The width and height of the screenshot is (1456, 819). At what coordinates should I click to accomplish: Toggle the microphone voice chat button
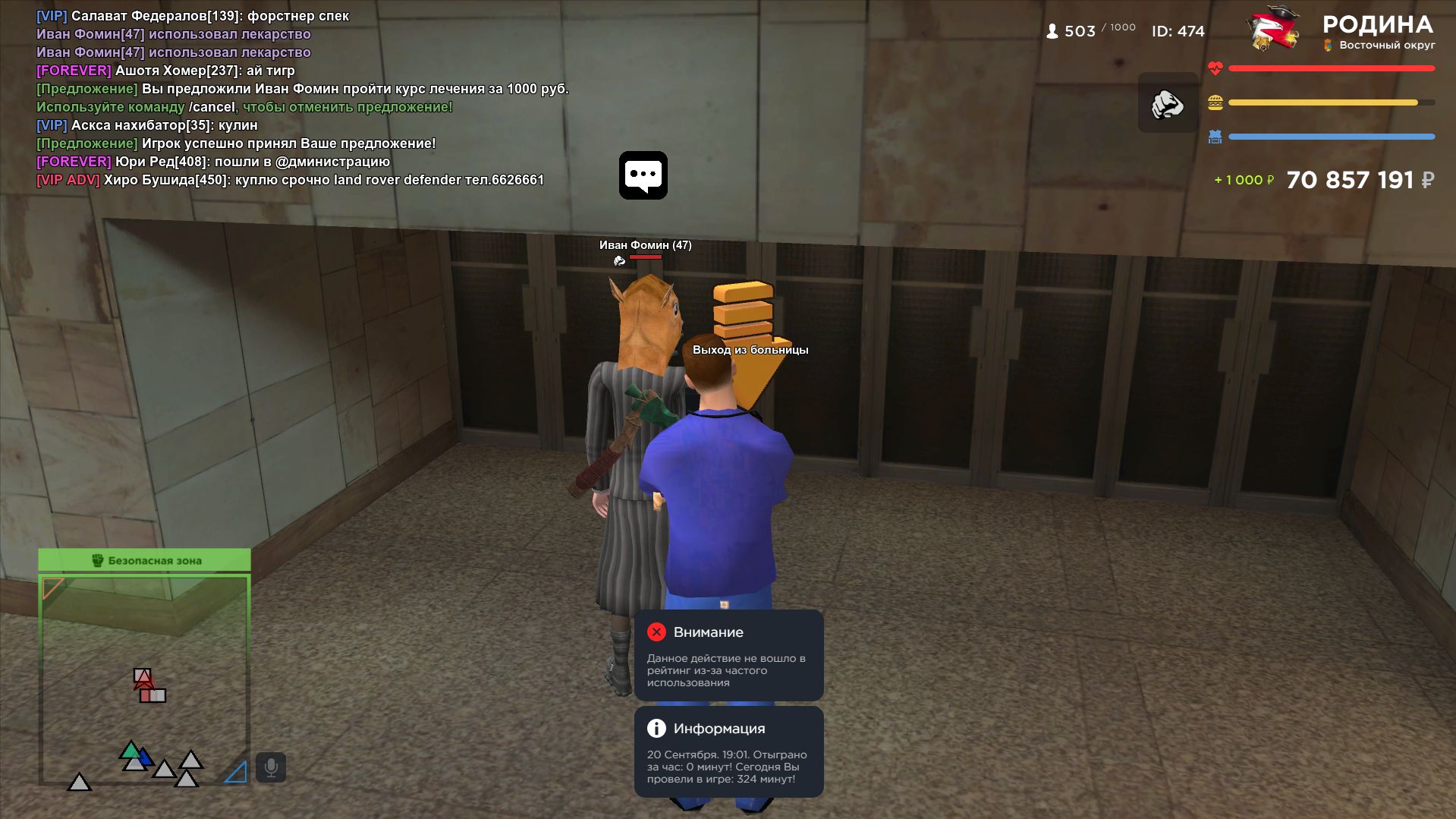point(271,767)
